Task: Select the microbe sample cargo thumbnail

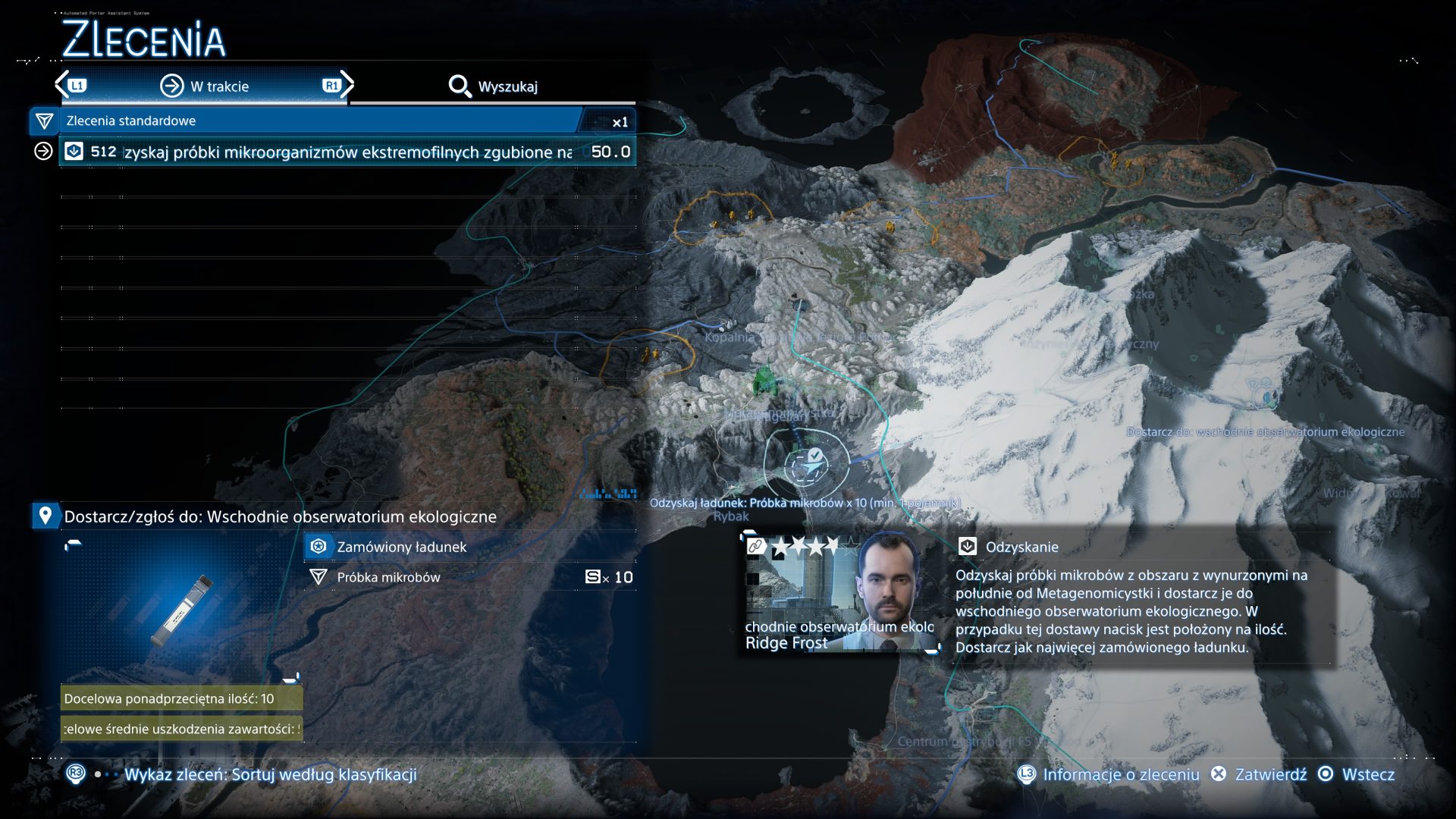Action: coord(182,610)
